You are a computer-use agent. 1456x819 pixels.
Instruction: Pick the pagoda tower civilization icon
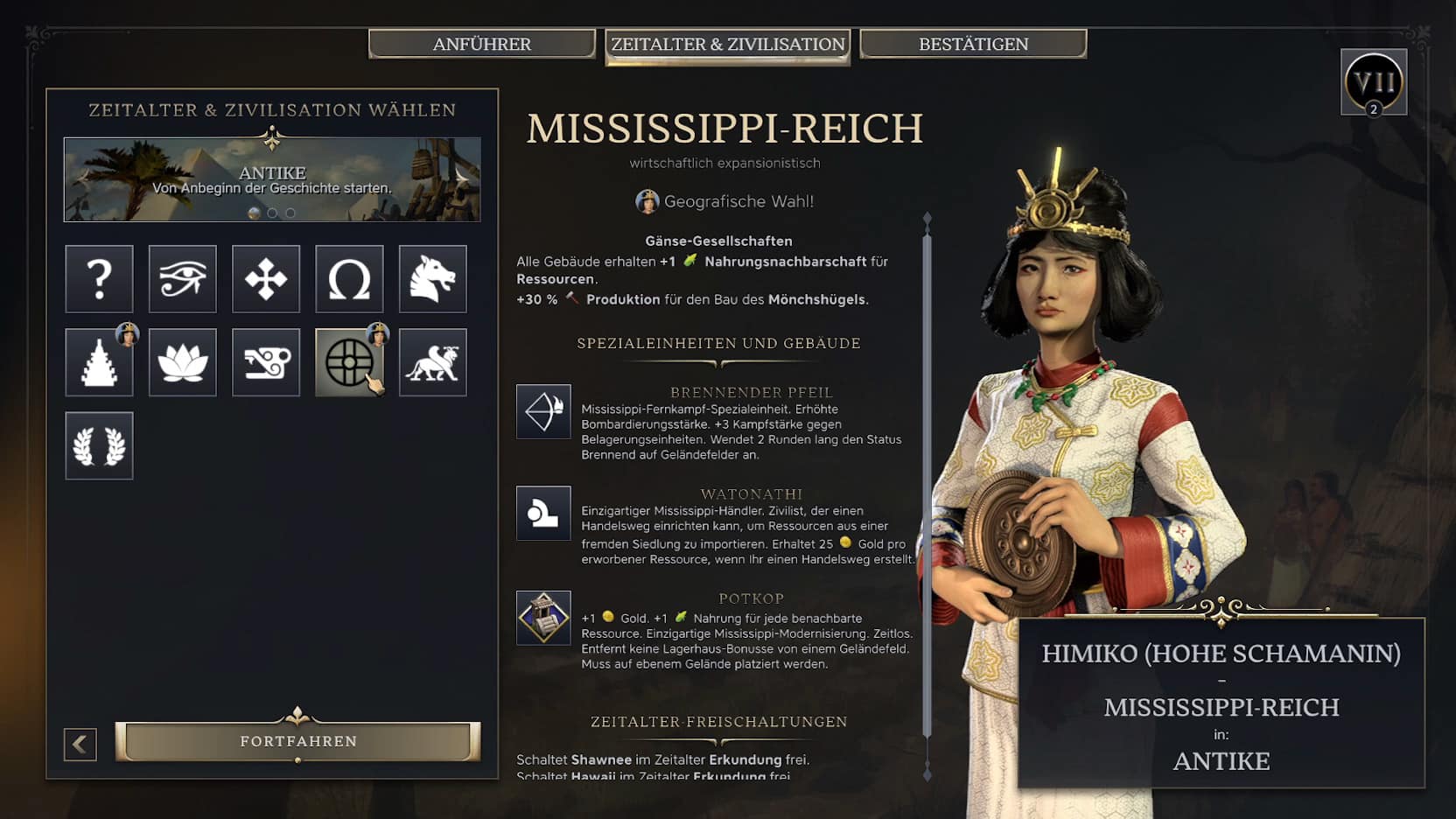click(x=99, y=362)
